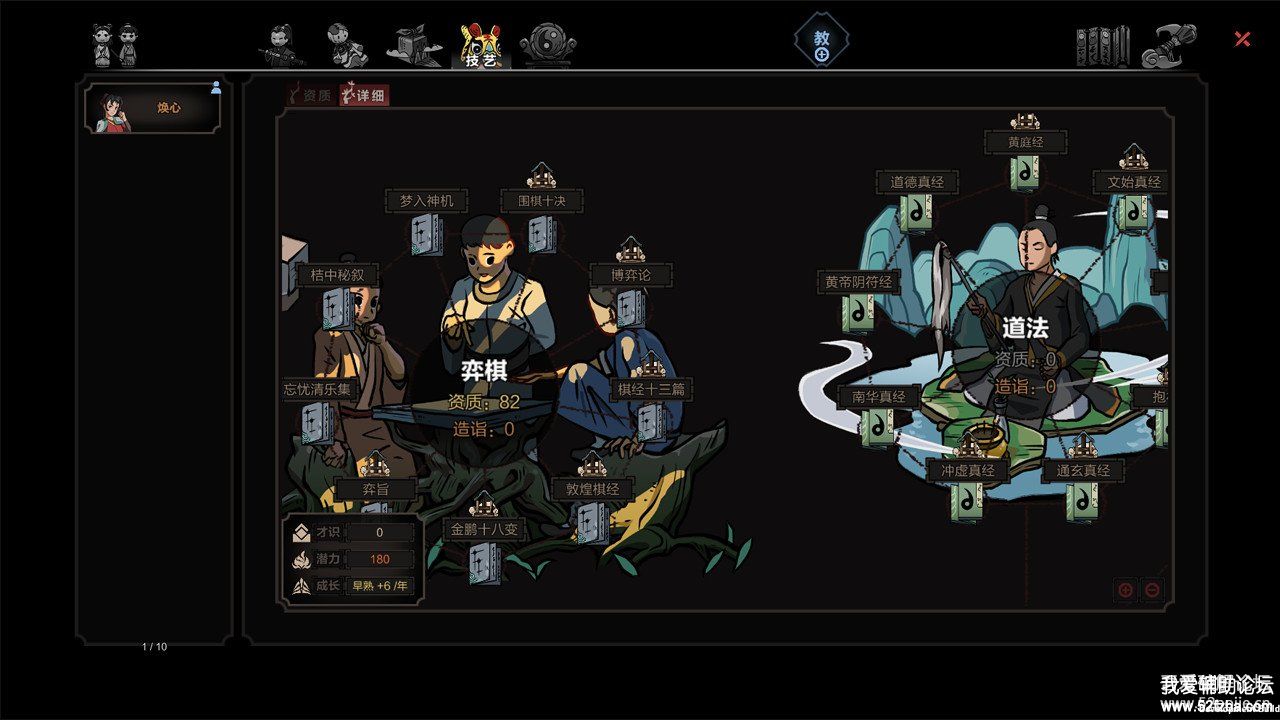Select the 道德真经 scripture
Image resolution: width=1280 pixels, height=720 pixels.
coord(917,212)
